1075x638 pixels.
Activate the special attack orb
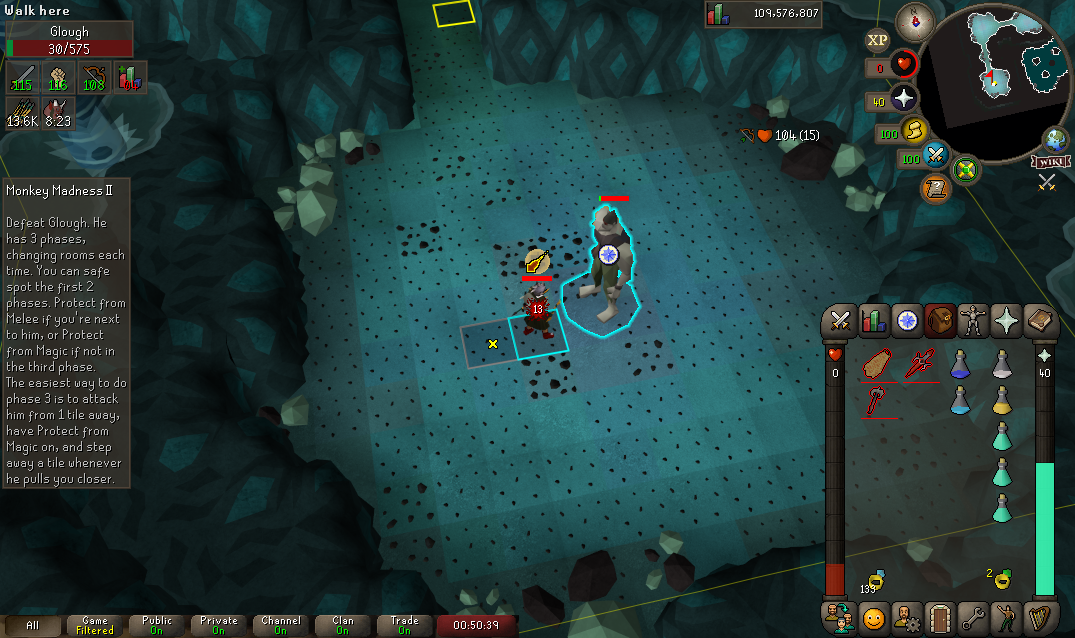tap(936, 155)
